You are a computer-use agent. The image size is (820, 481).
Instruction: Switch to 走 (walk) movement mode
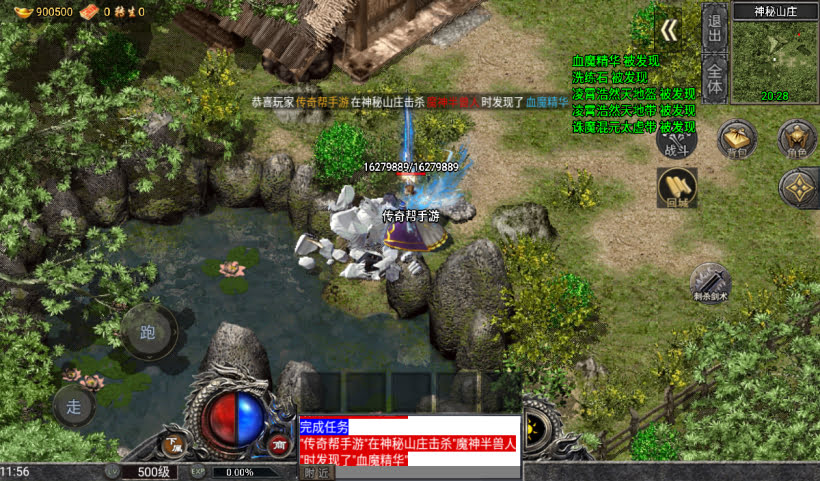point(74,406)
